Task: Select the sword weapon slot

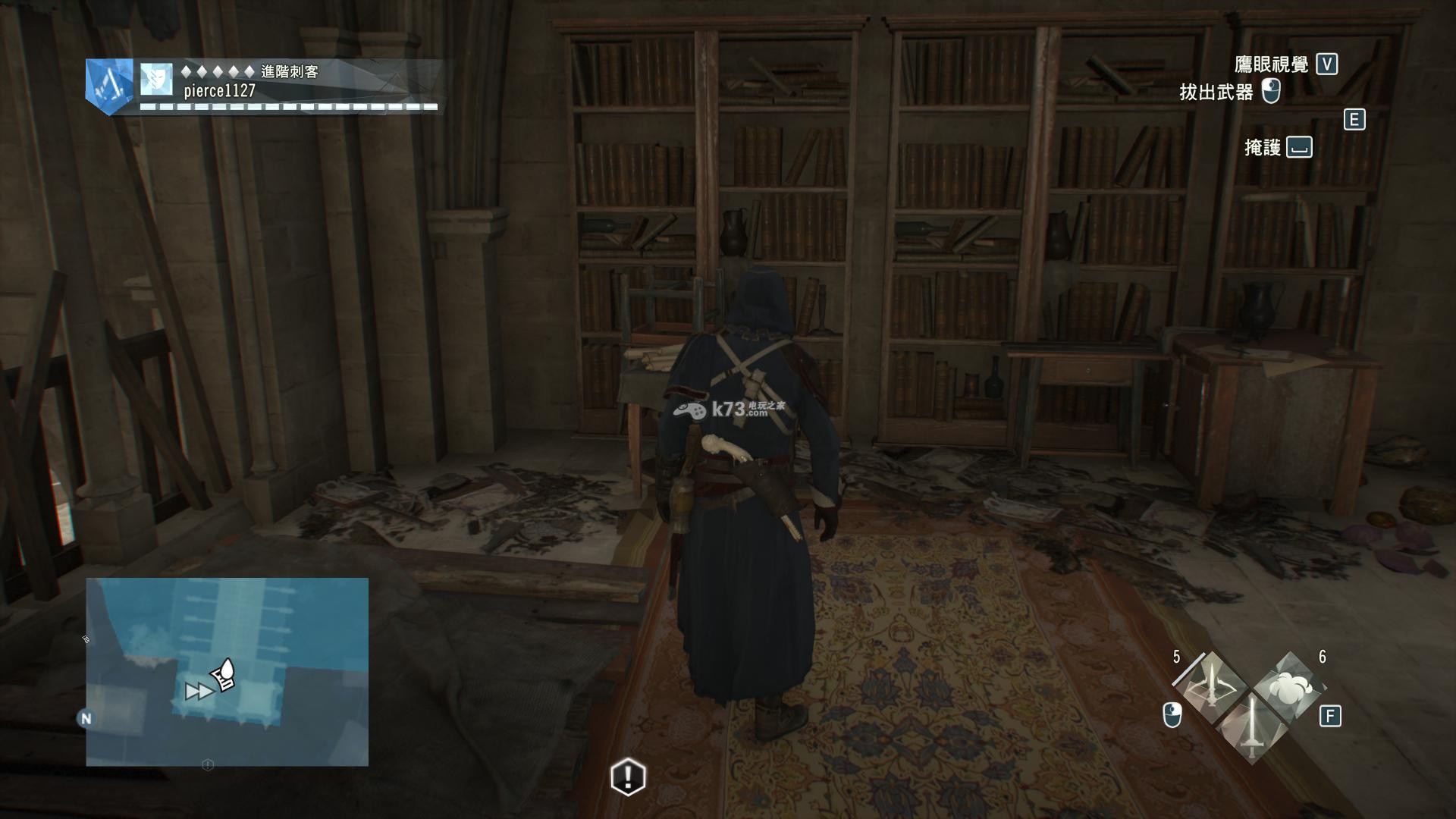Action: 1252,727
